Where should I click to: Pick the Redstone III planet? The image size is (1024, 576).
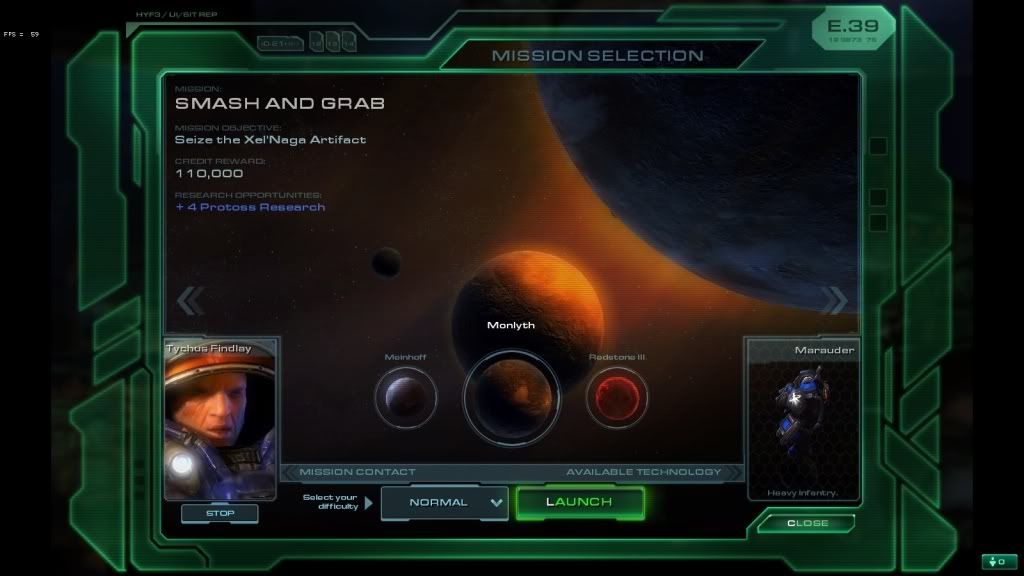tap(616, 397)
